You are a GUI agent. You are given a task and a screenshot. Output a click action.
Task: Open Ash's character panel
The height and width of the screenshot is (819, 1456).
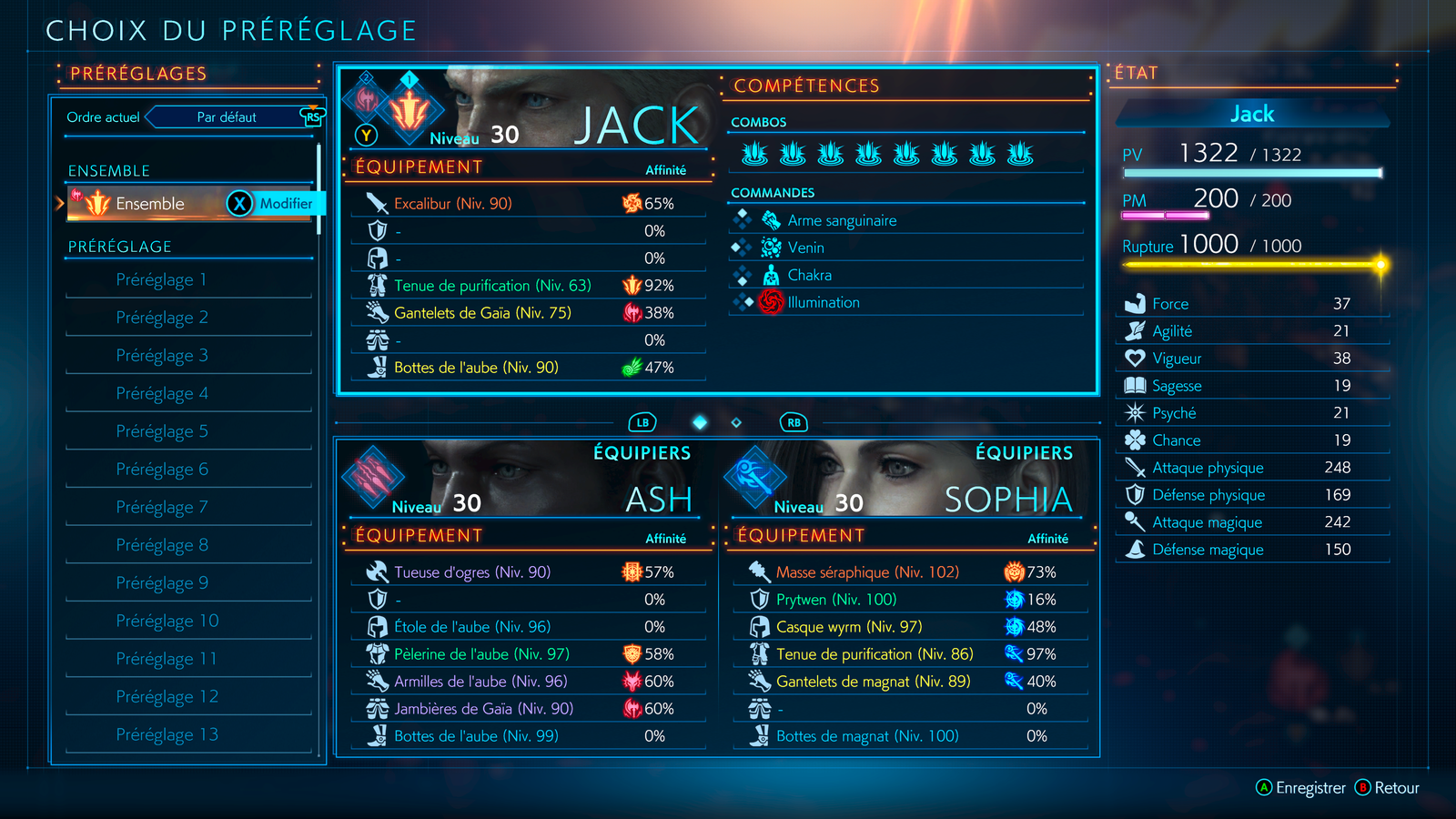(526, 479)
